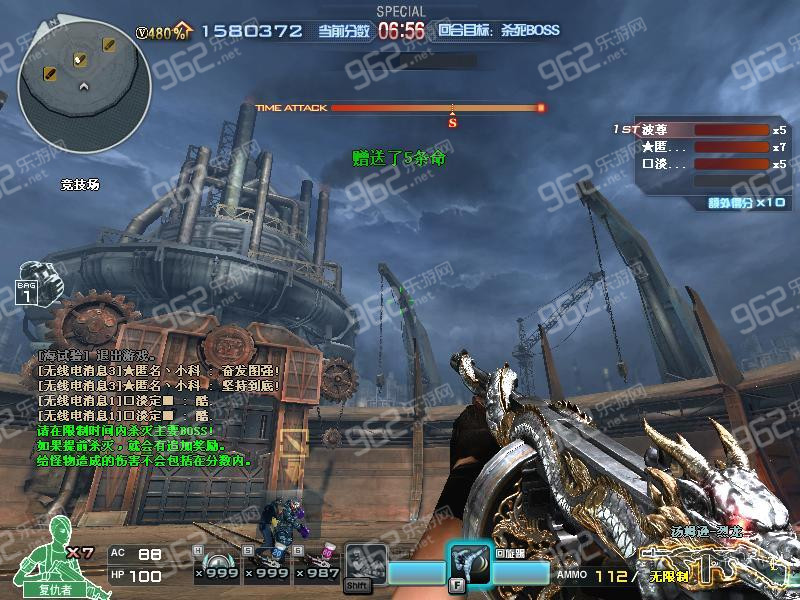Select the 口淡... player row

click(702, 163)
